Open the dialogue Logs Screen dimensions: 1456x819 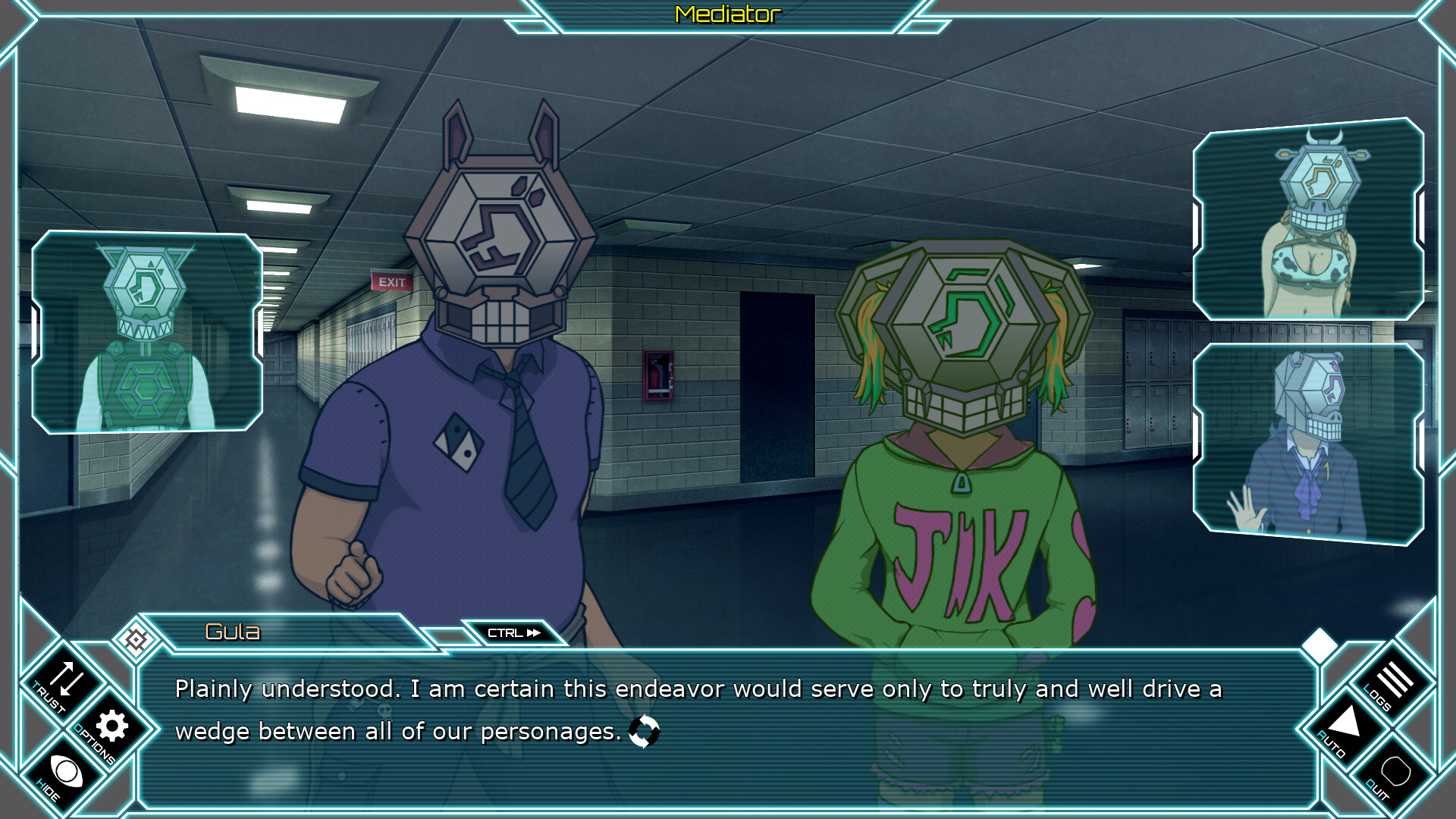[x=1393, y=681]
